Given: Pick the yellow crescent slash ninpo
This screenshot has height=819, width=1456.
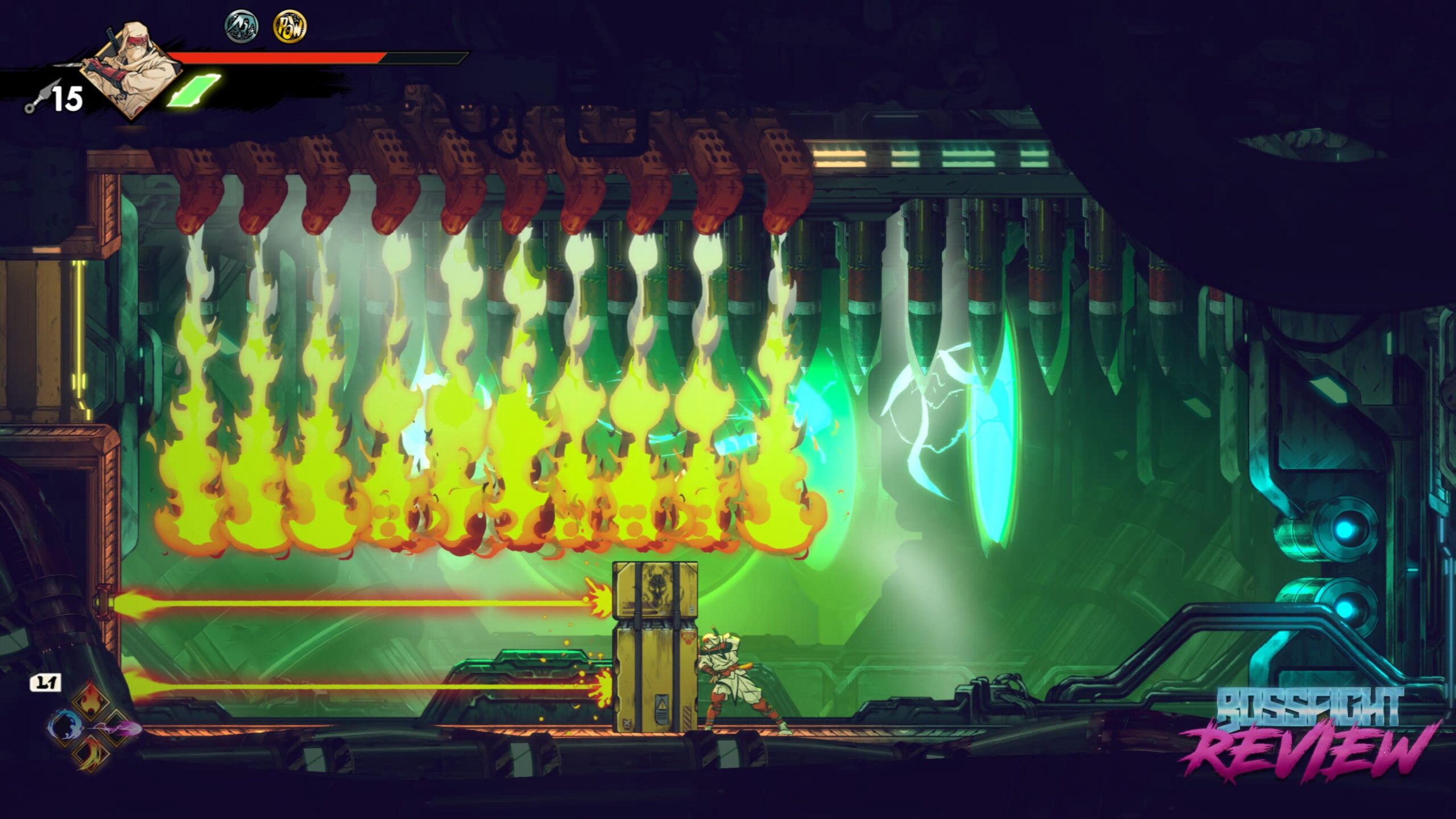Looking at the screenshot, I should [91, 753].
